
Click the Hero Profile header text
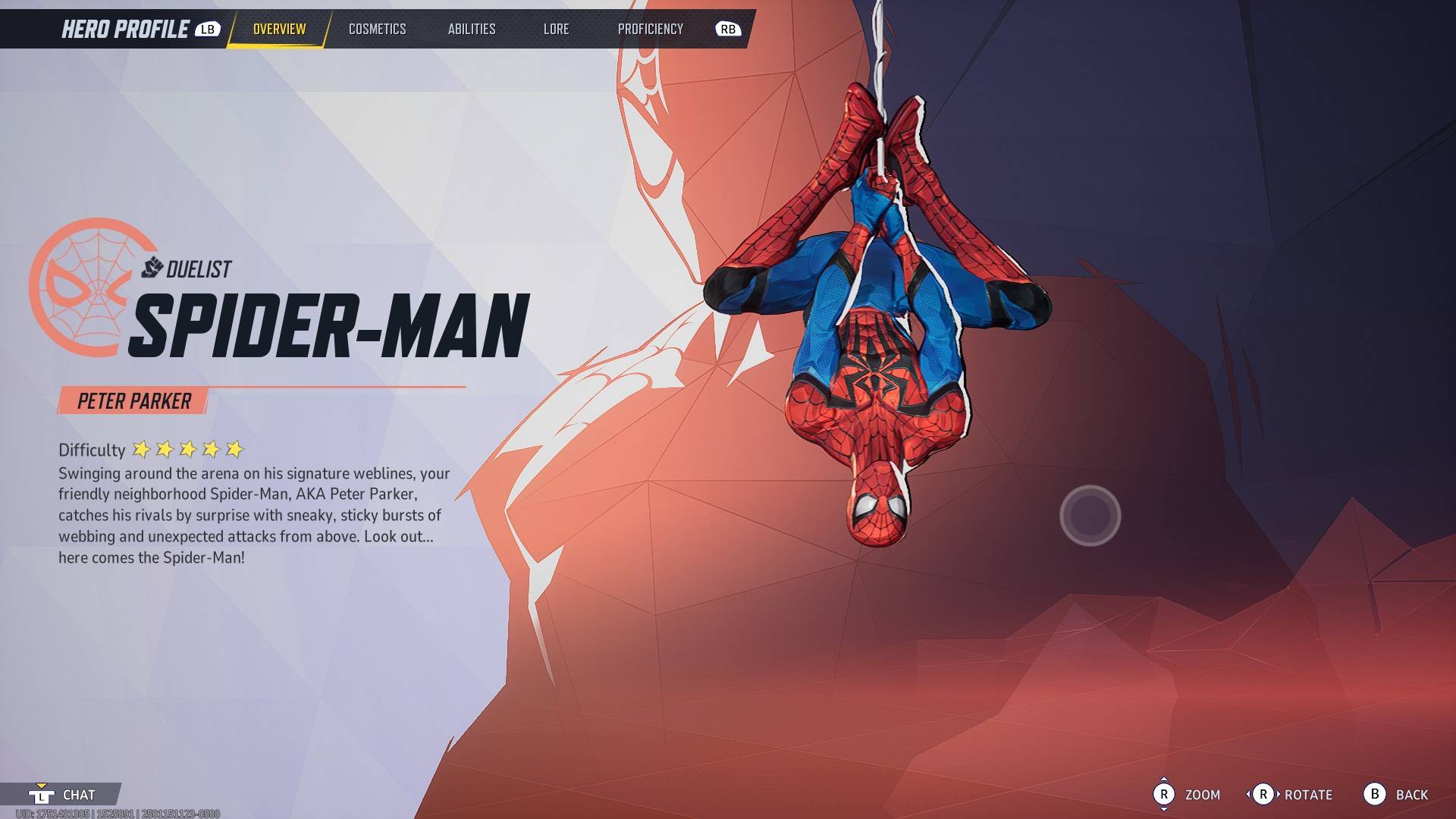[124, 29]
